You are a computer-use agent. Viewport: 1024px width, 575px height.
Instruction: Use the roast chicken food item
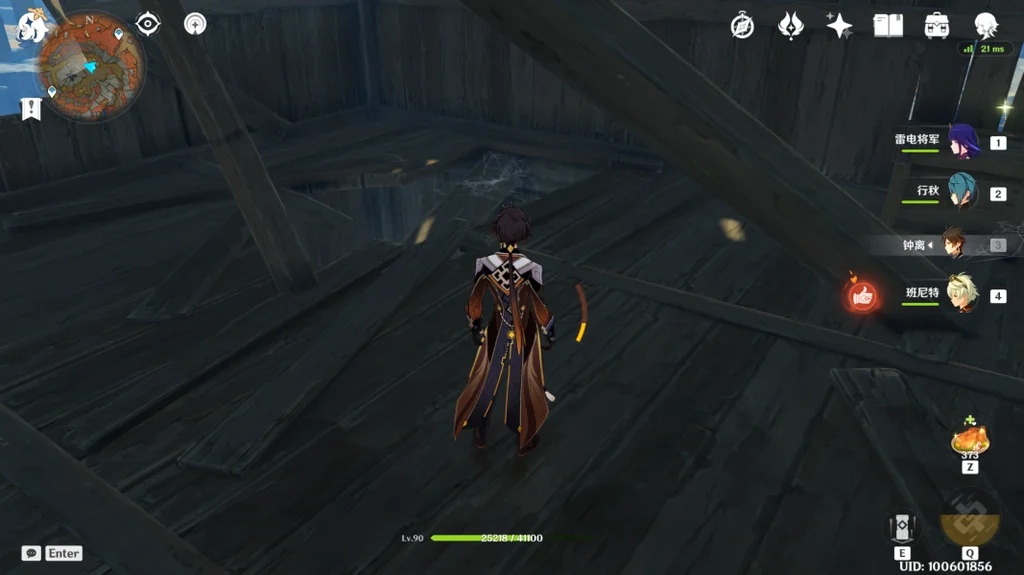point(969,440)
